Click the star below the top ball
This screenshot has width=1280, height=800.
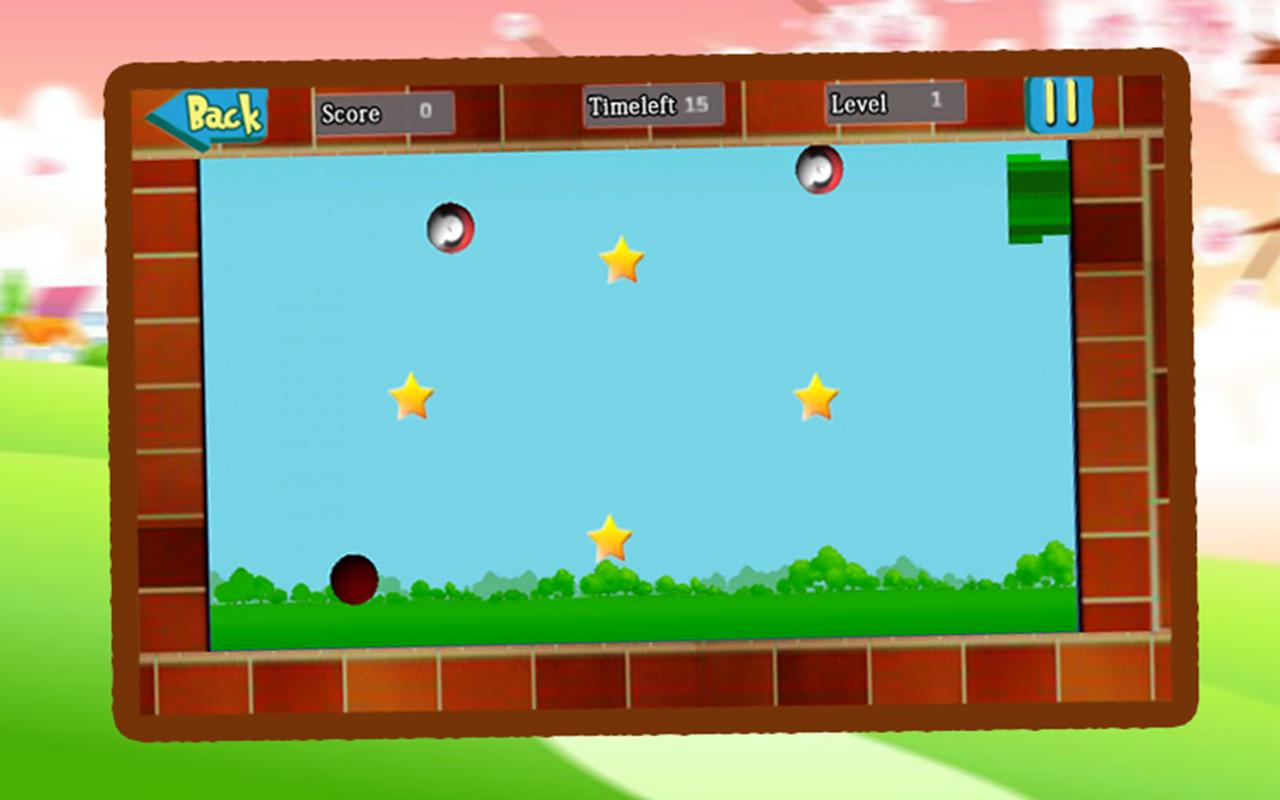click(x=623, y=263)
